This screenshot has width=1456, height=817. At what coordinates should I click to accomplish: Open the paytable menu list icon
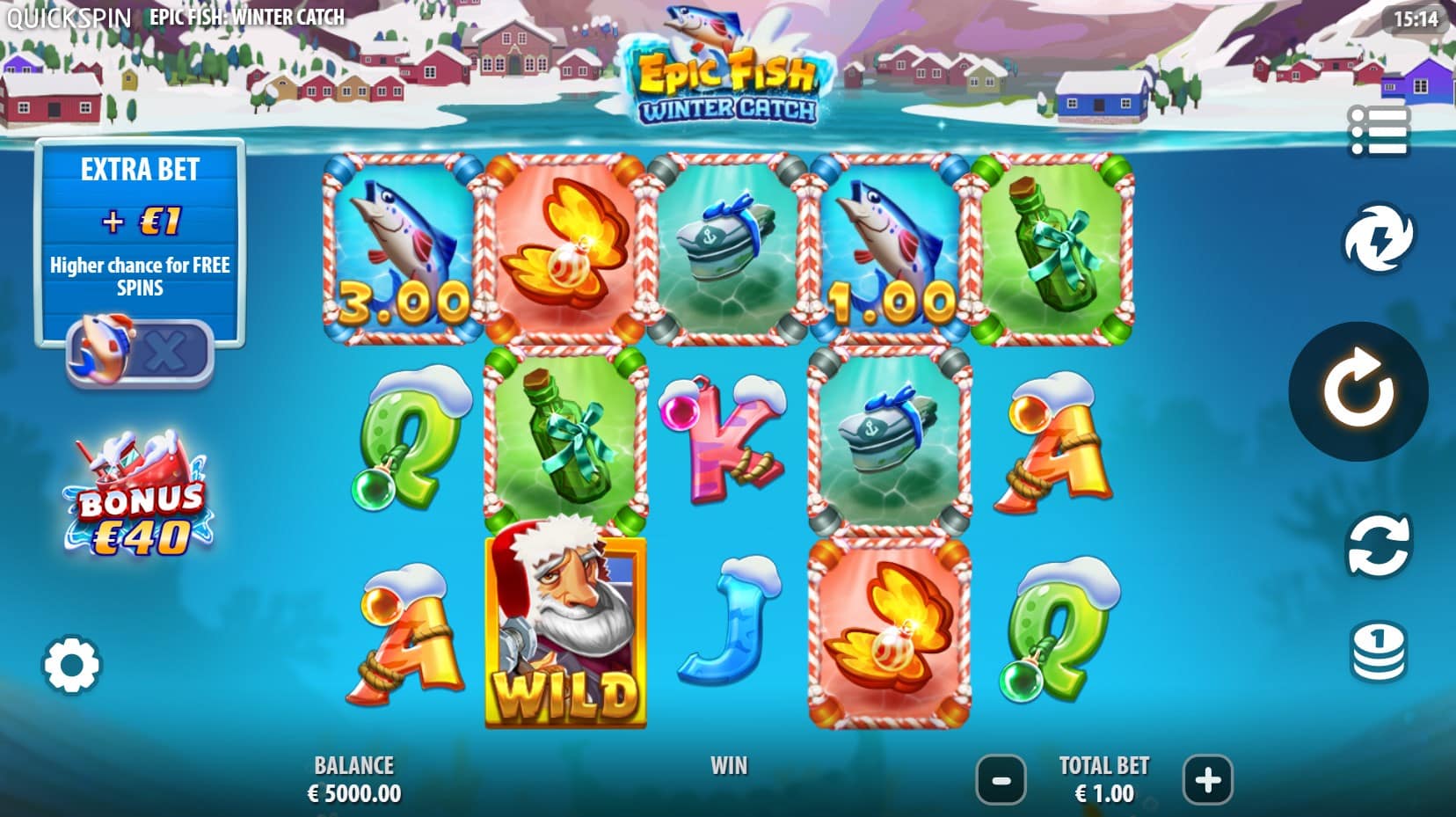[x=1379, y=131]
